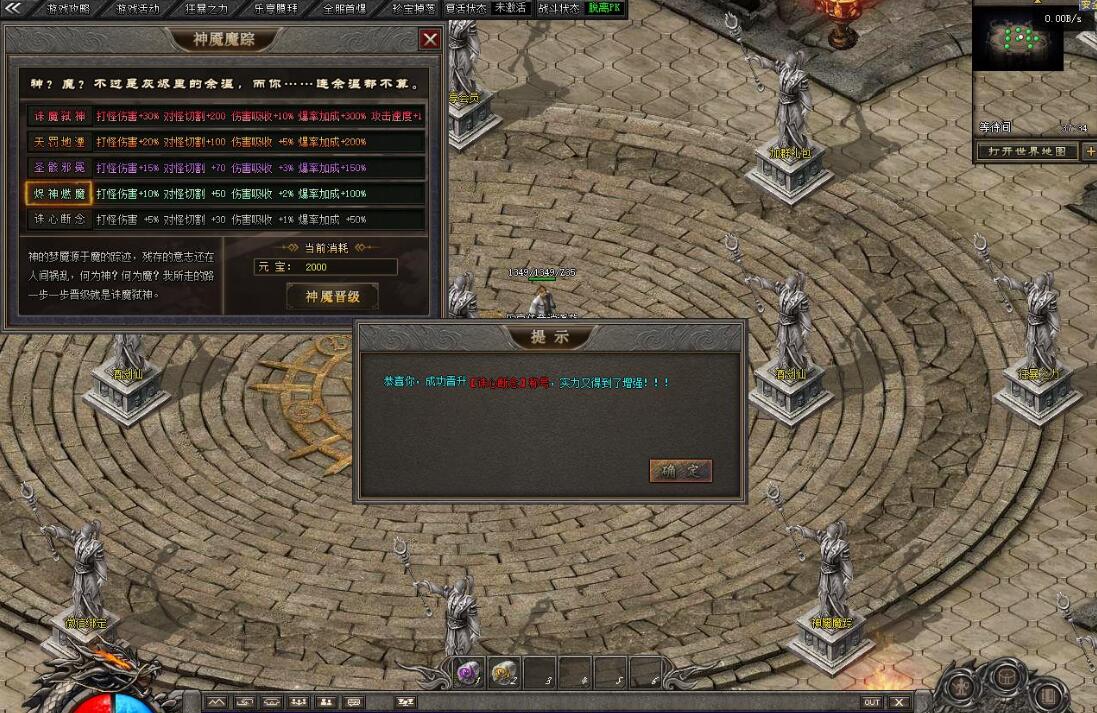Open the 乐享膜拜 menu
The height and width of the screenshot is (713, 1097).
click(275, 8)
